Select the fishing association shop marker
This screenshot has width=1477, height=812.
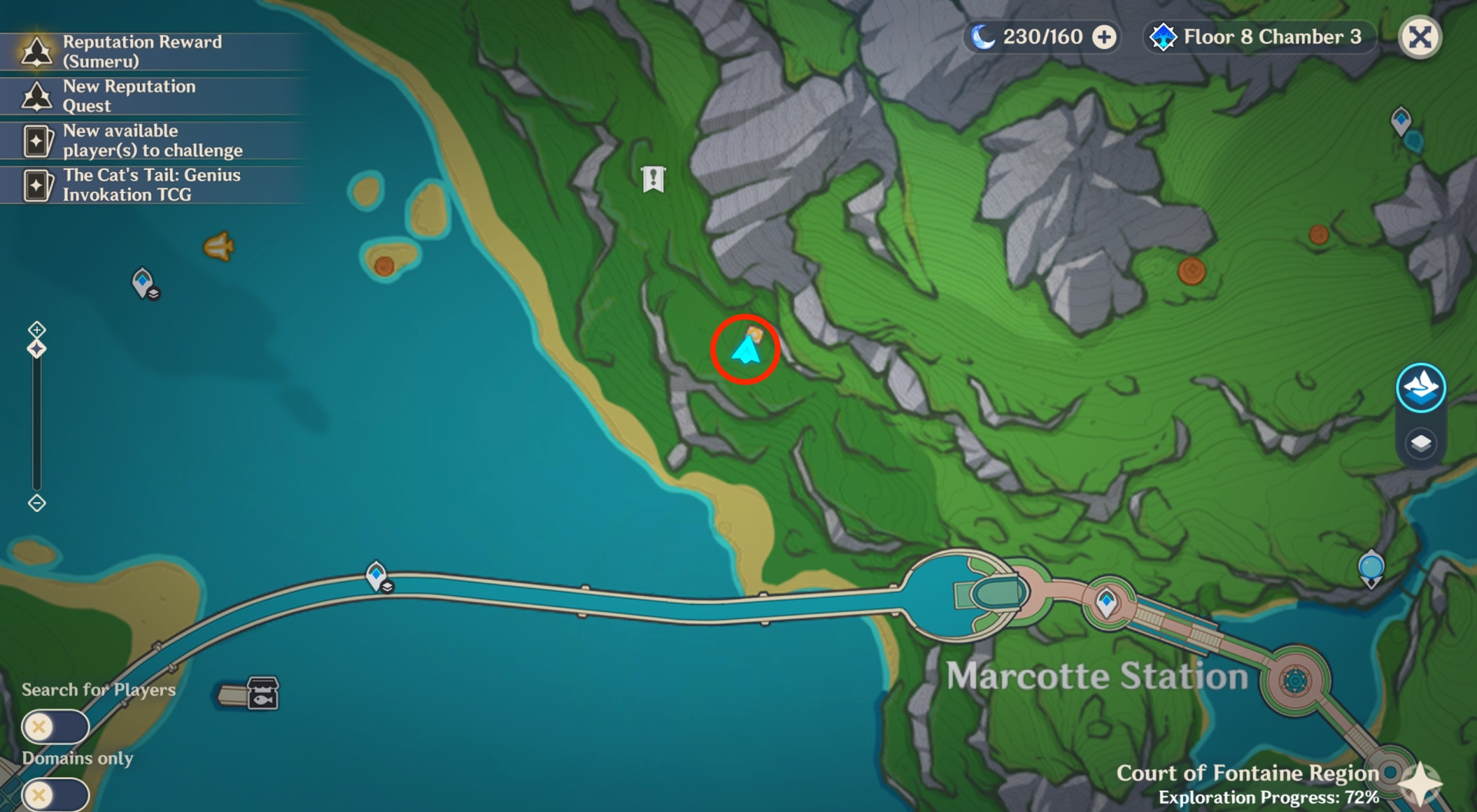coord(262,694)
